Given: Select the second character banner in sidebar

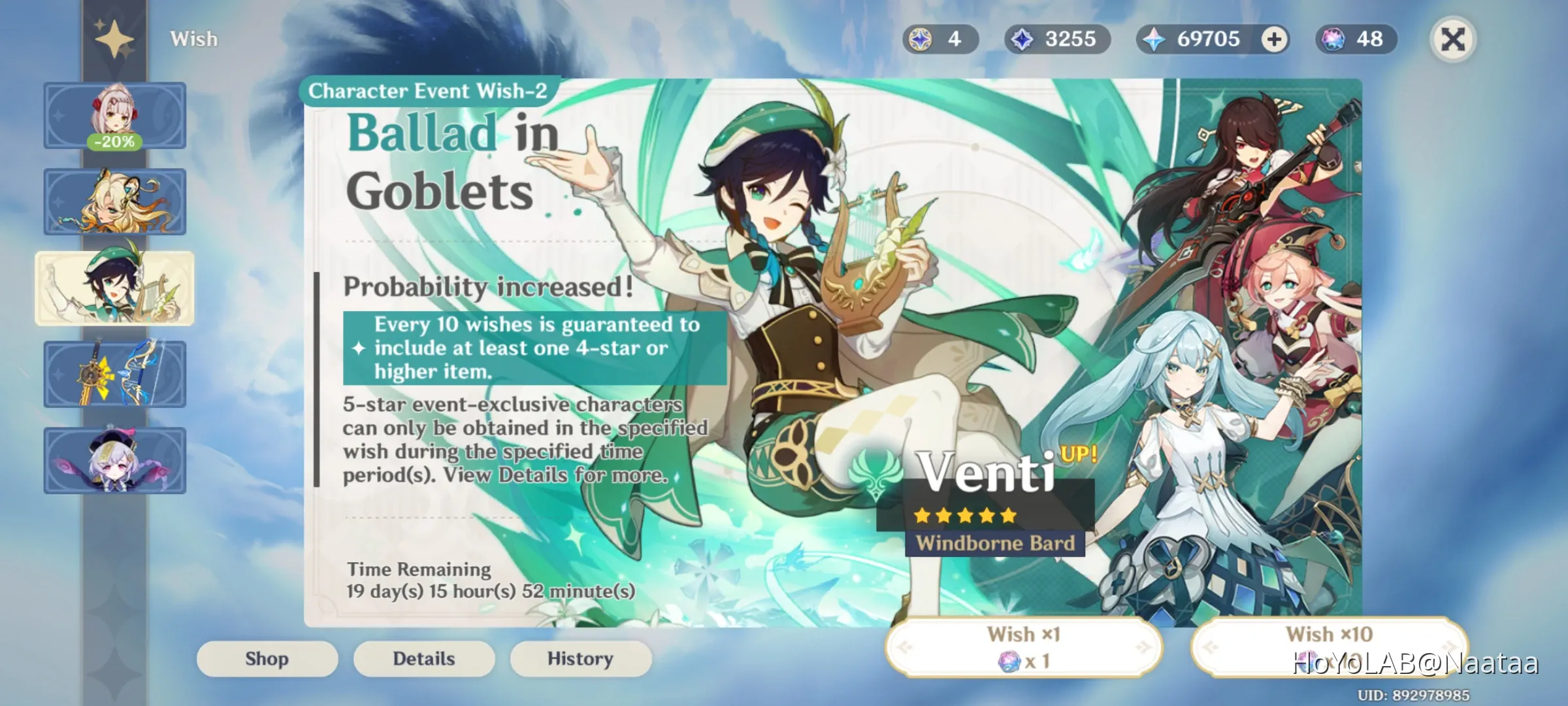Looking at the screenshot, I should 115,201.
